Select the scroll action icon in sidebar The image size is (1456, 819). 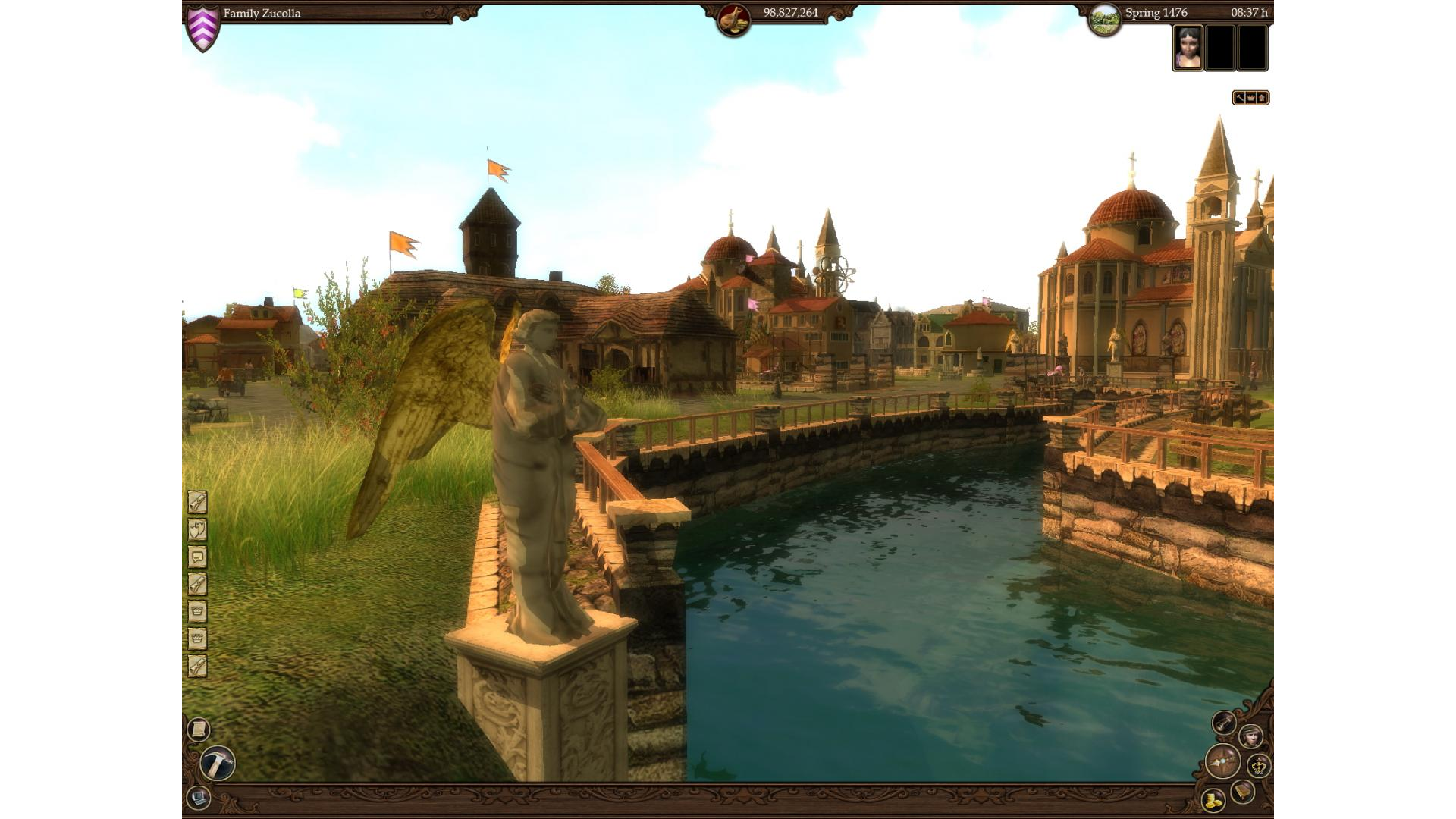(197, 503)
